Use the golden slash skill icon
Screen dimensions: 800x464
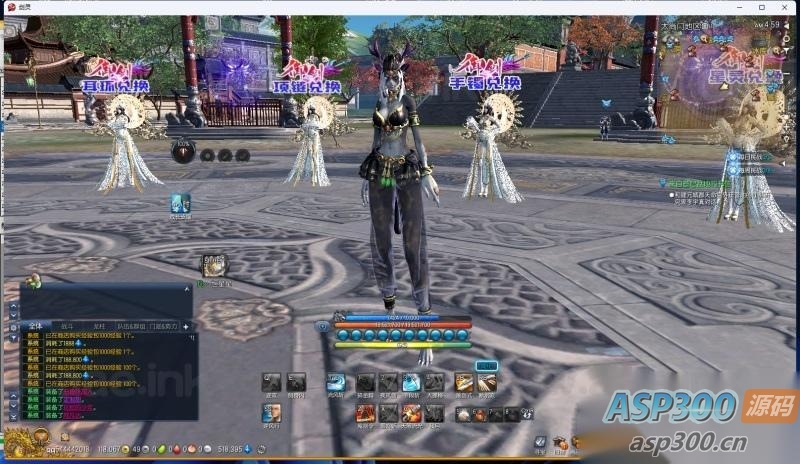(x=463, y=382)
